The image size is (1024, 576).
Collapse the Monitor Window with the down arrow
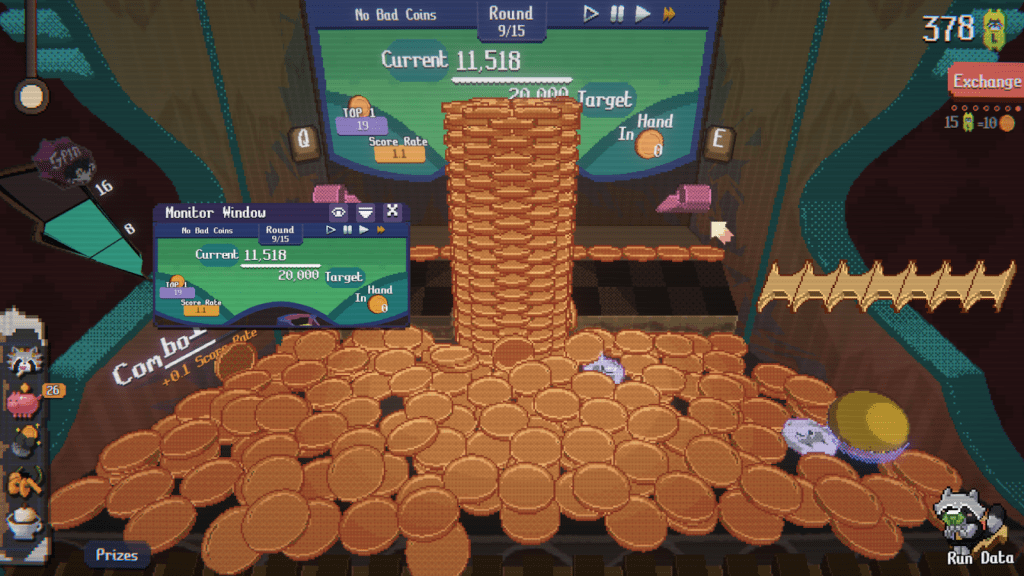(x=366, y=212)
